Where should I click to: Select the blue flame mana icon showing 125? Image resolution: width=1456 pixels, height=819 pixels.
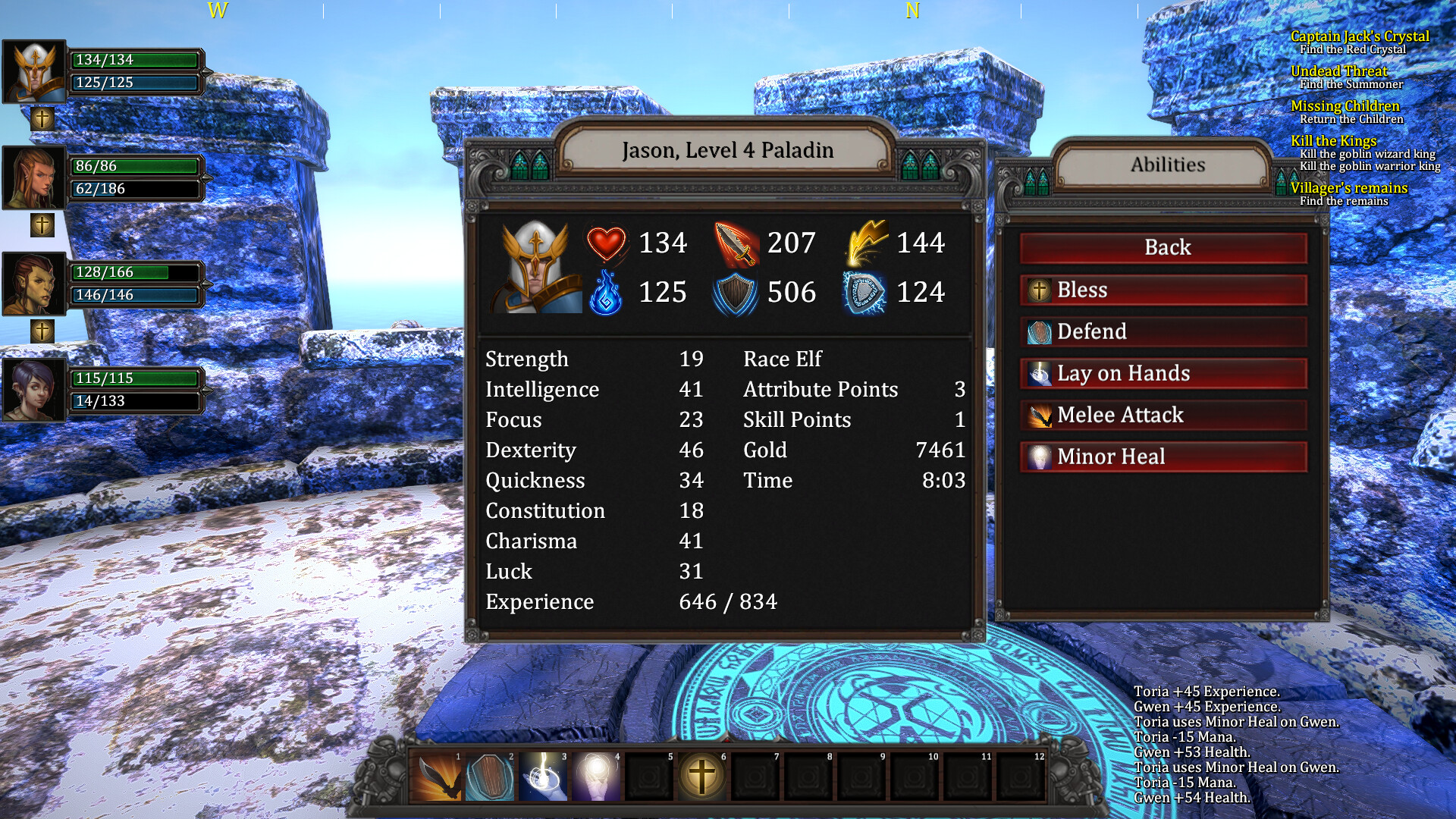coord(607,293)
